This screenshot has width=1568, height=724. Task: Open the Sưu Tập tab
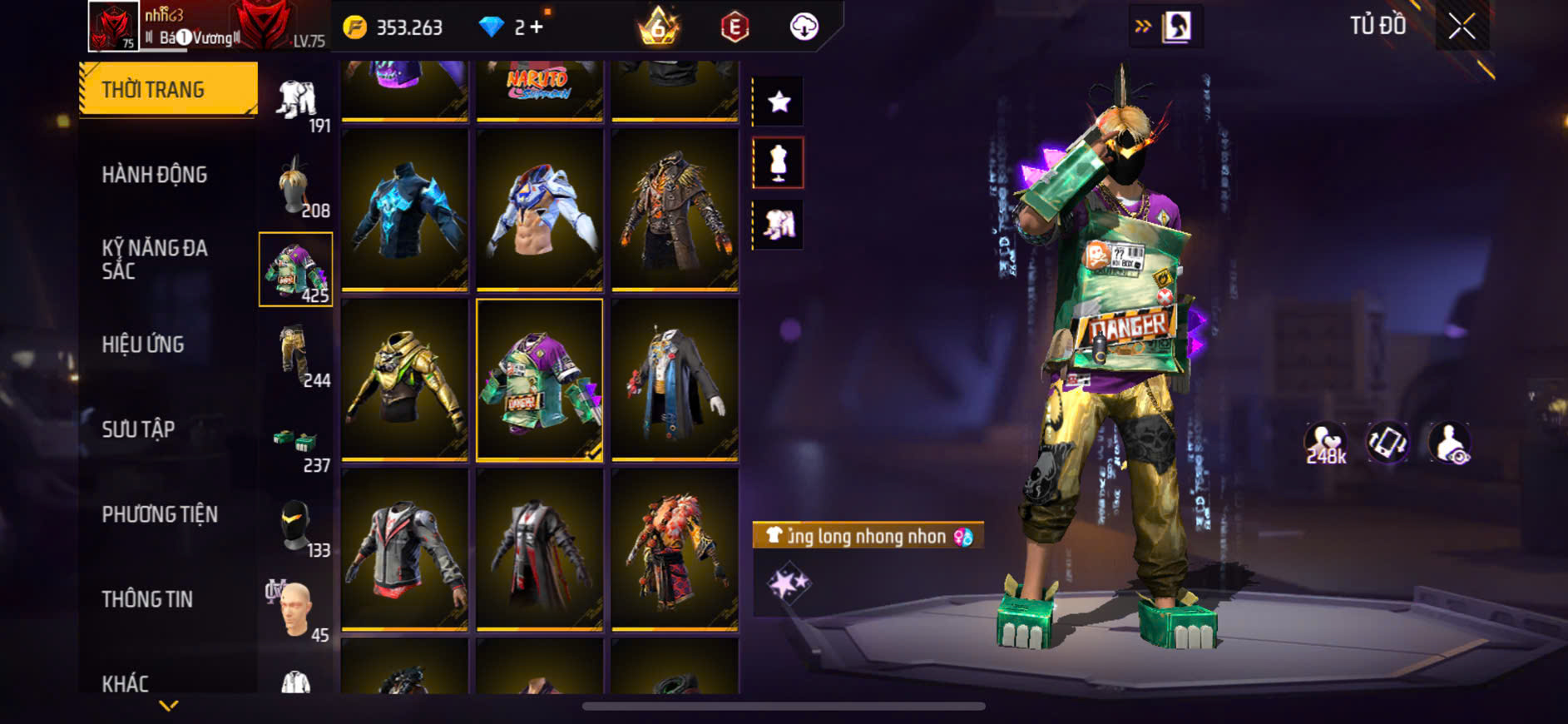(x=138, y=429)
